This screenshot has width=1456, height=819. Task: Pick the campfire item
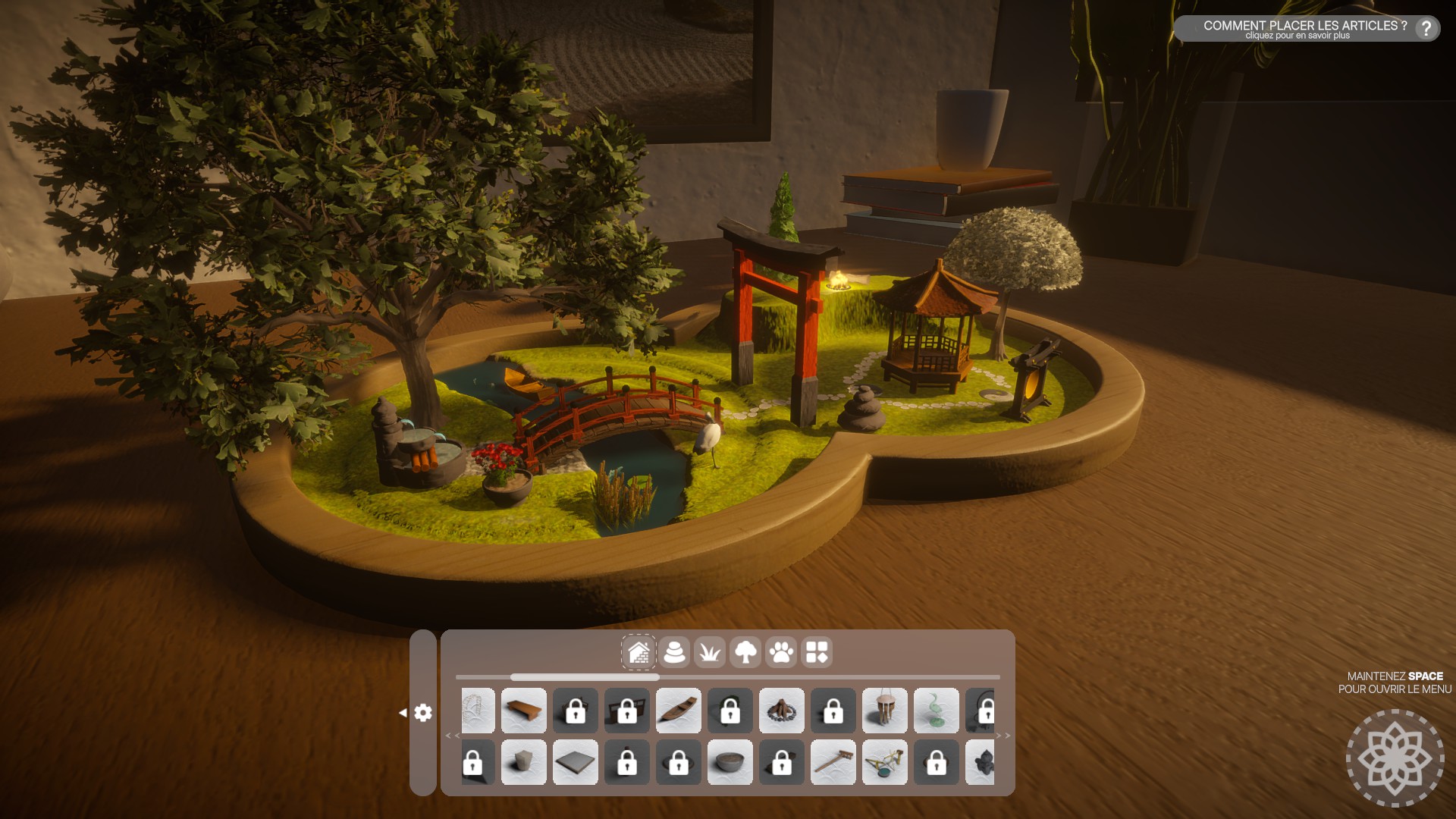pos(782,711)
